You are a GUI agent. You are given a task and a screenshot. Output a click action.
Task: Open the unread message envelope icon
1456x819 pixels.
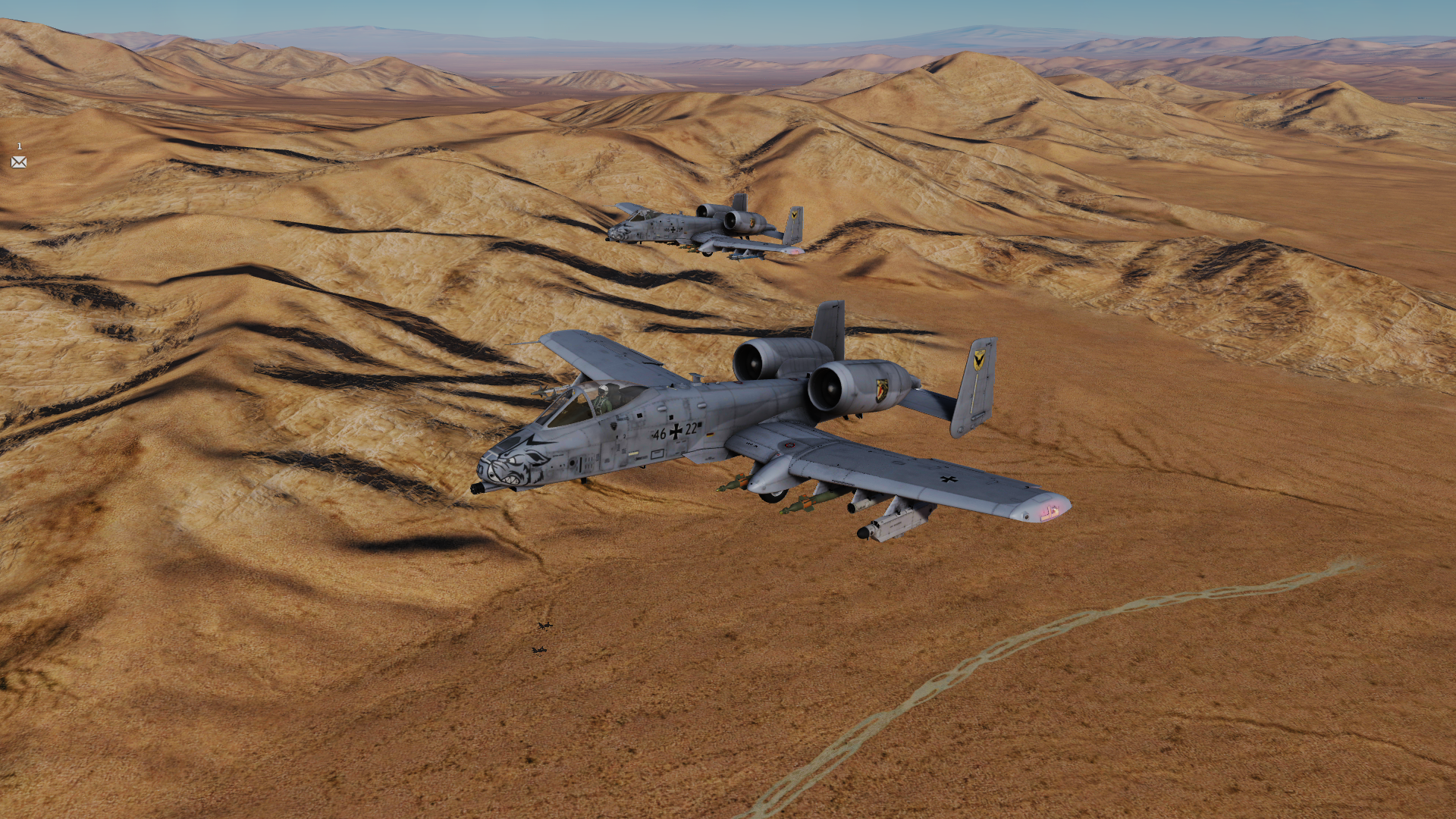[19, 162]
